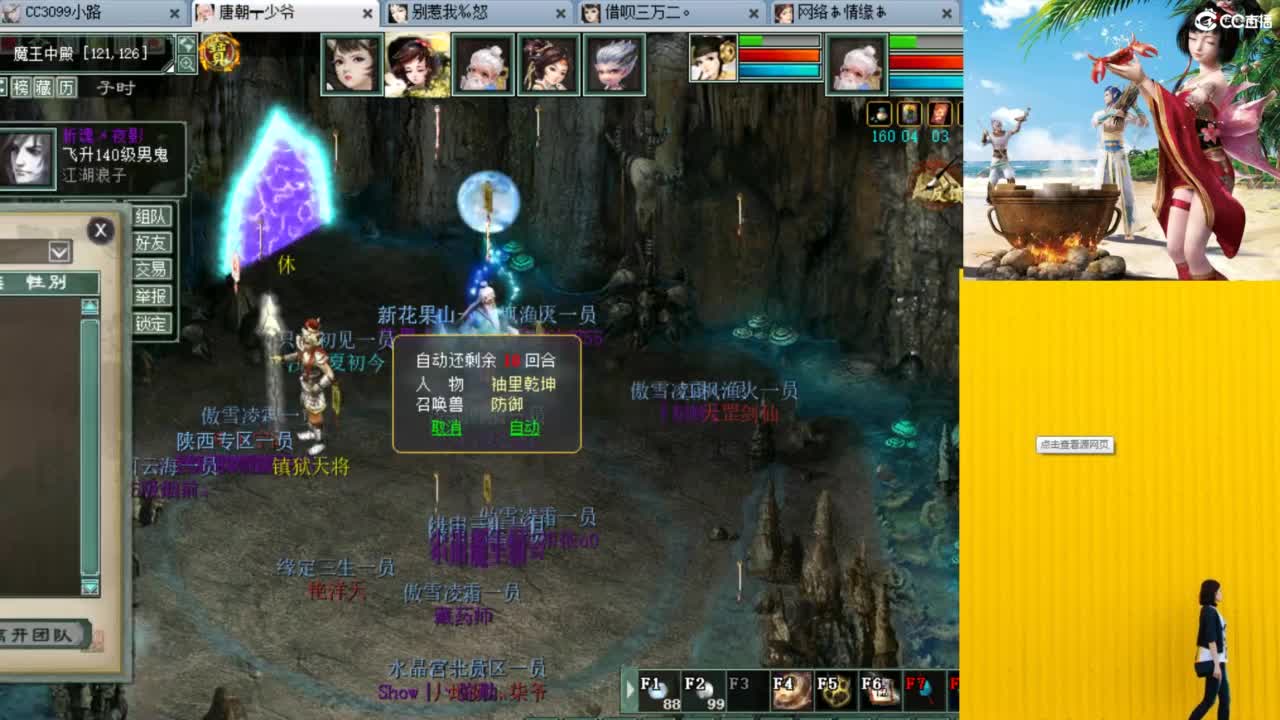
Task: Open the dropdown arrow in the player list panel
Action: point(58,252)
